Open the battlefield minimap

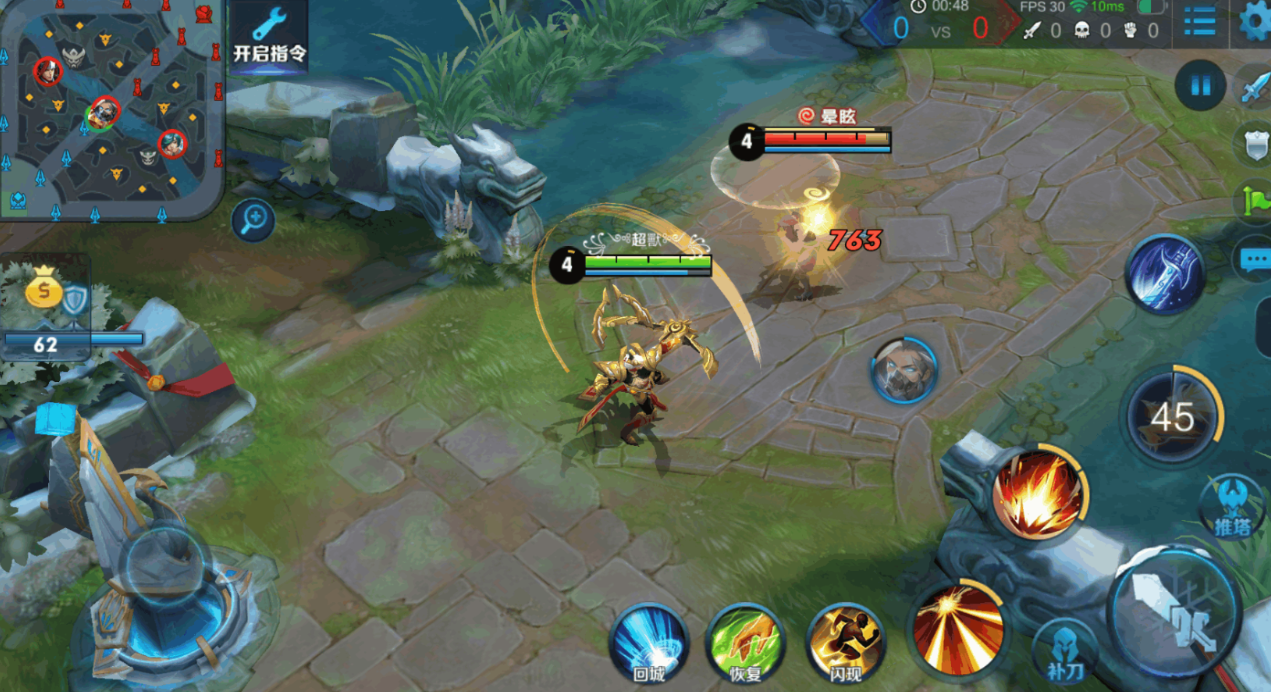[x=110, y=108]
